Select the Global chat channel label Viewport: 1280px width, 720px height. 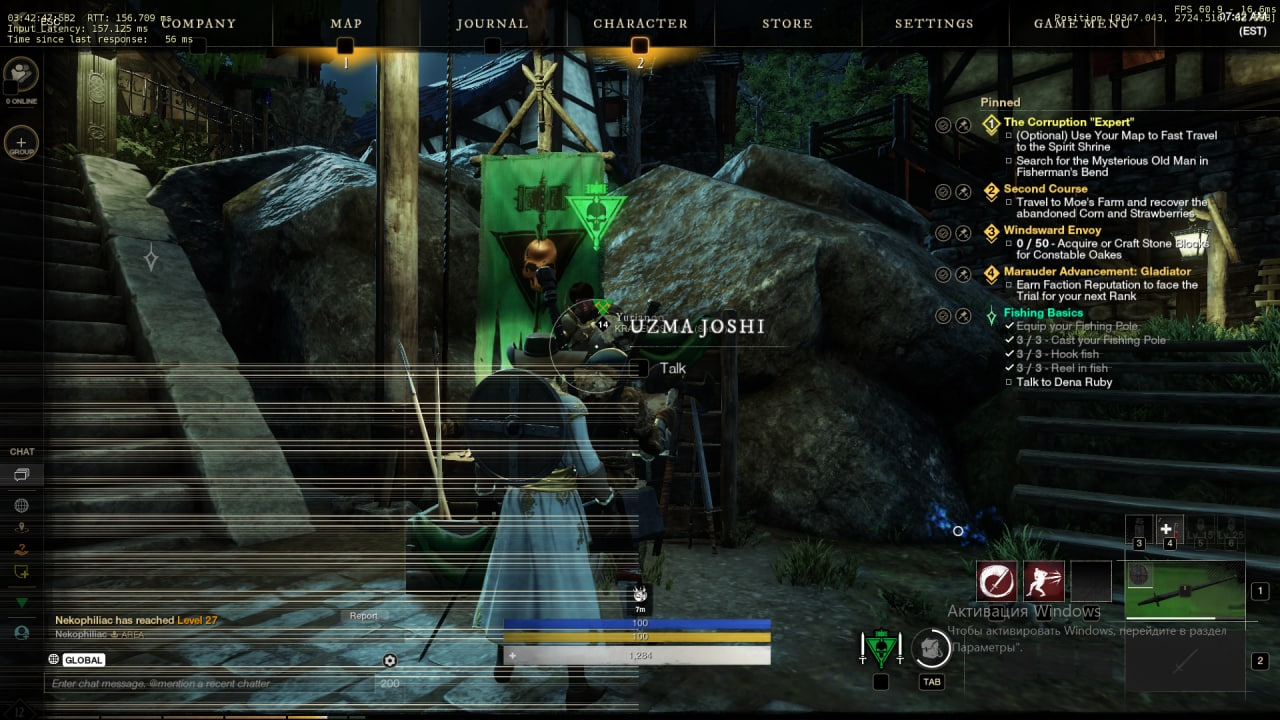pos(84,660)
